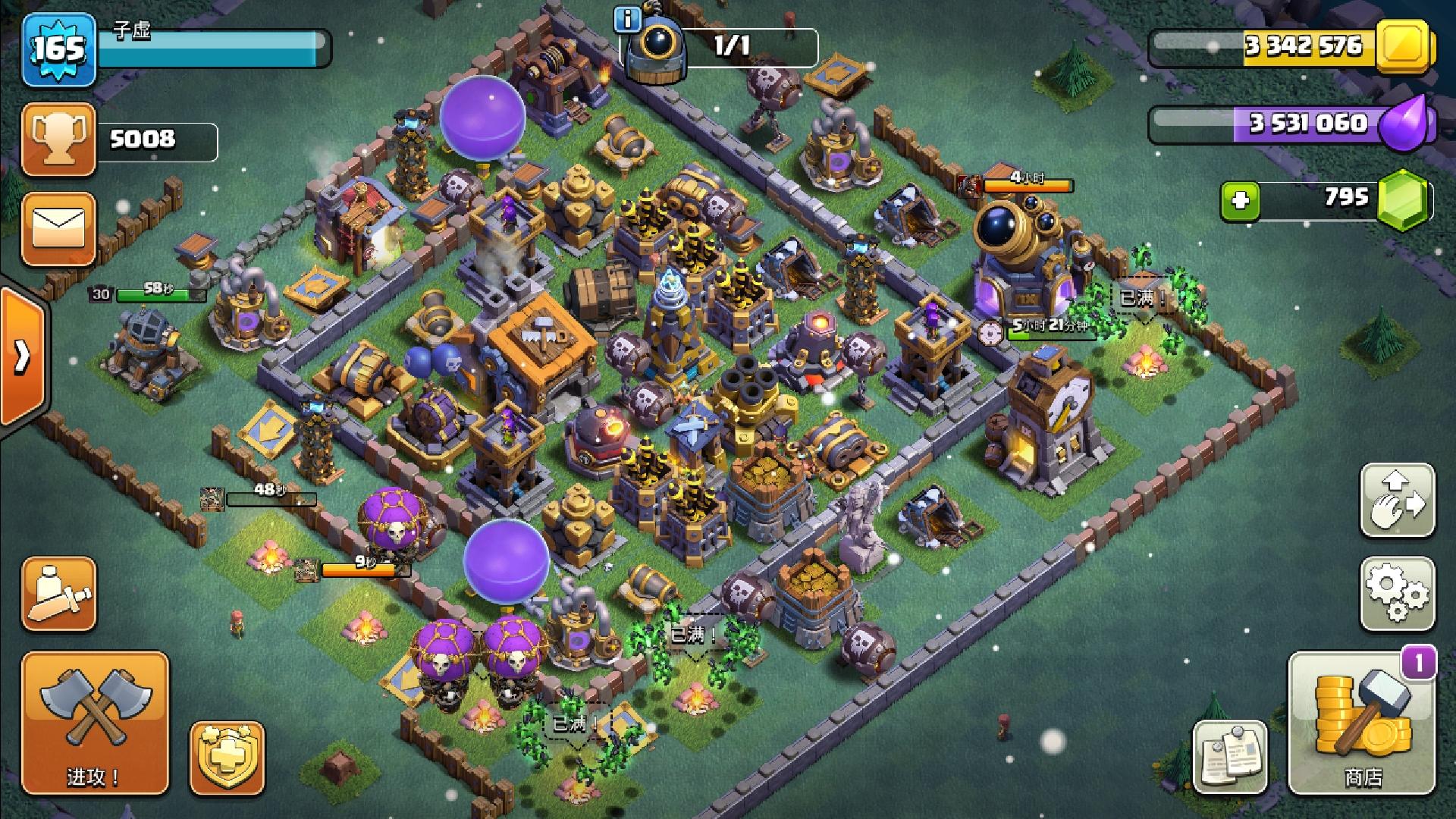Open the 商店 shop
1456x819 pixels.
pos(1362,723)
